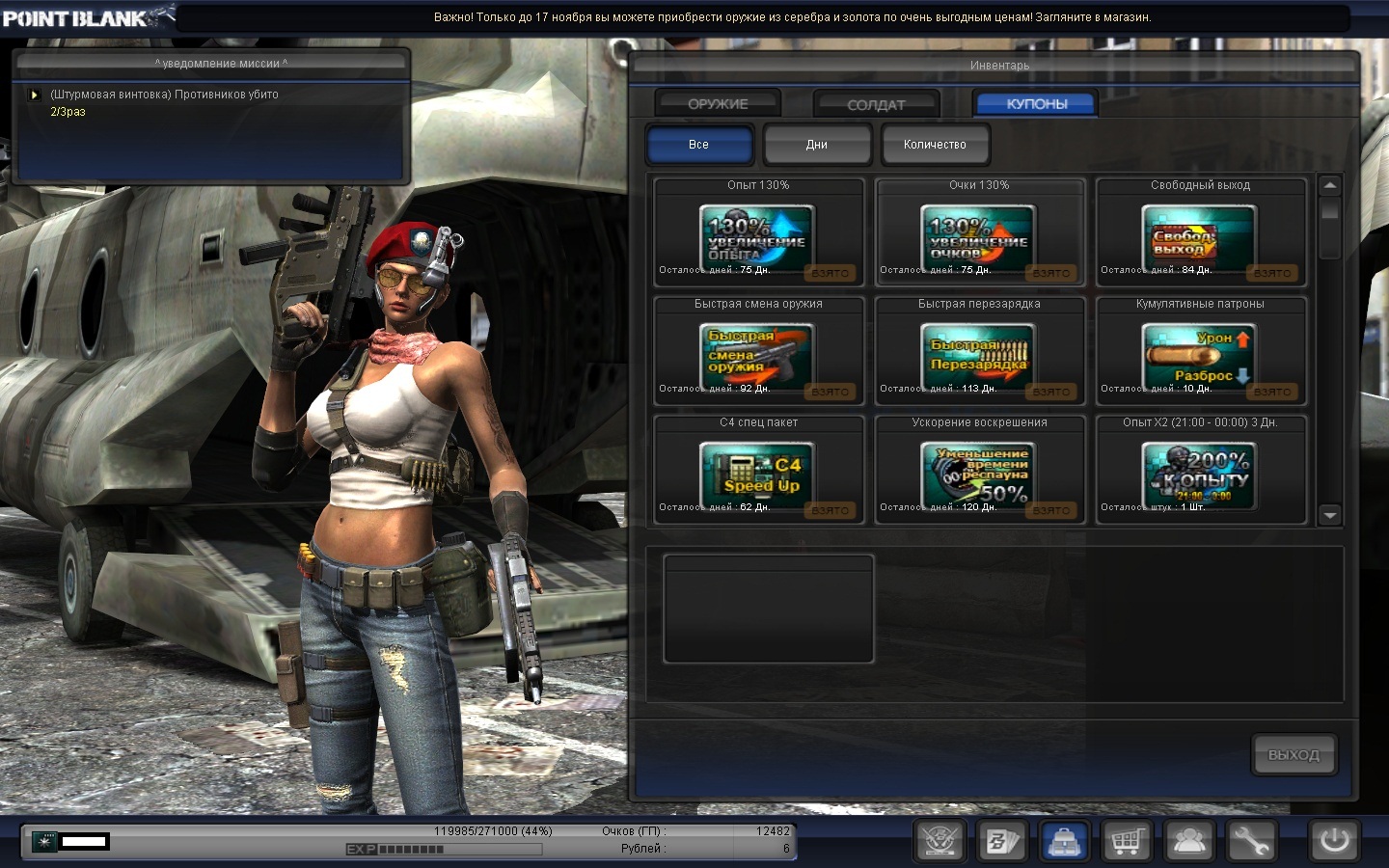The width and height of the screenshot is (1389, 868).
Task: Open the shop via the cart icon
Action: point(1127,842)
